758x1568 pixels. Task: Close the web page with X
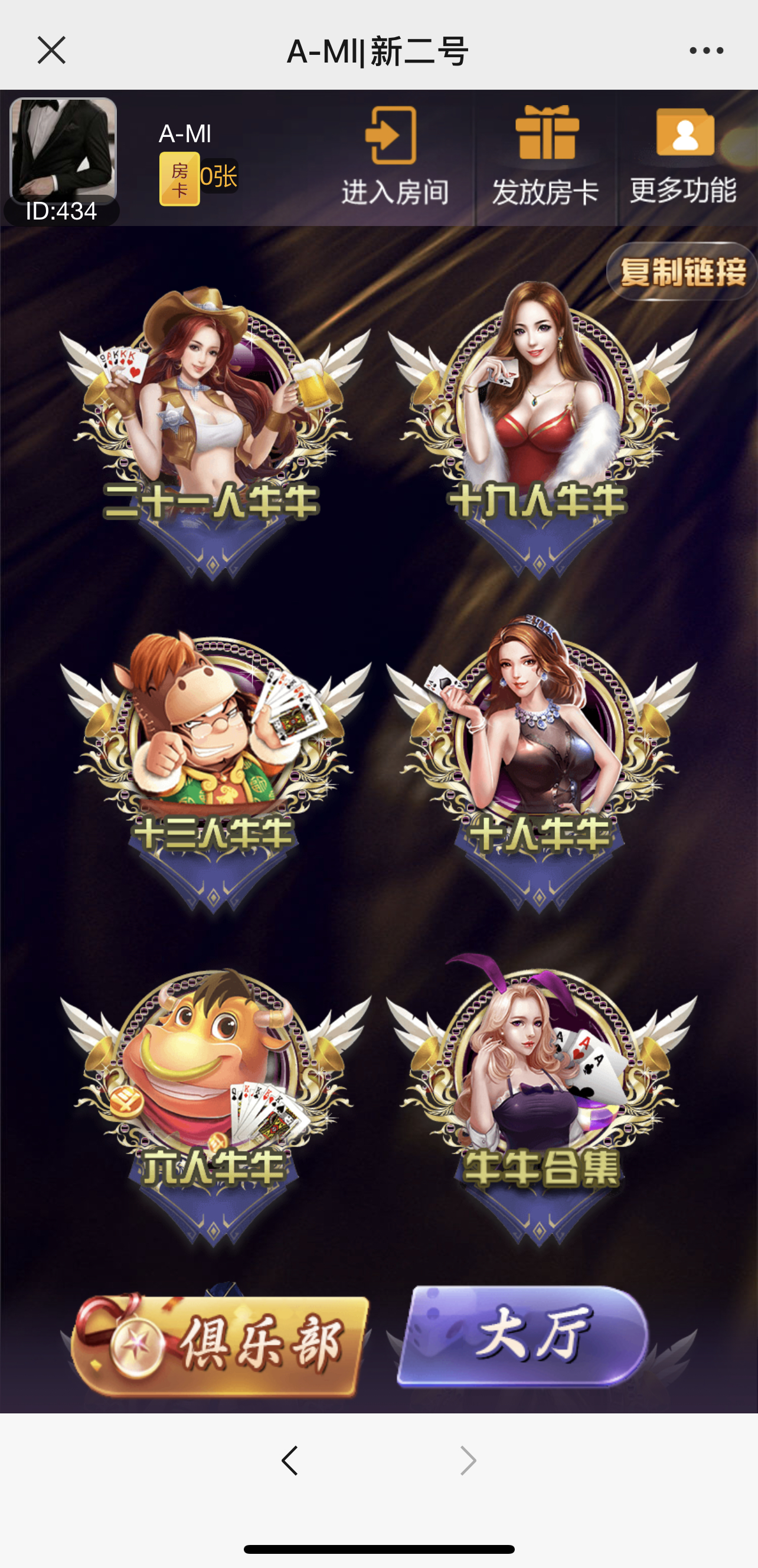[51, 50]
